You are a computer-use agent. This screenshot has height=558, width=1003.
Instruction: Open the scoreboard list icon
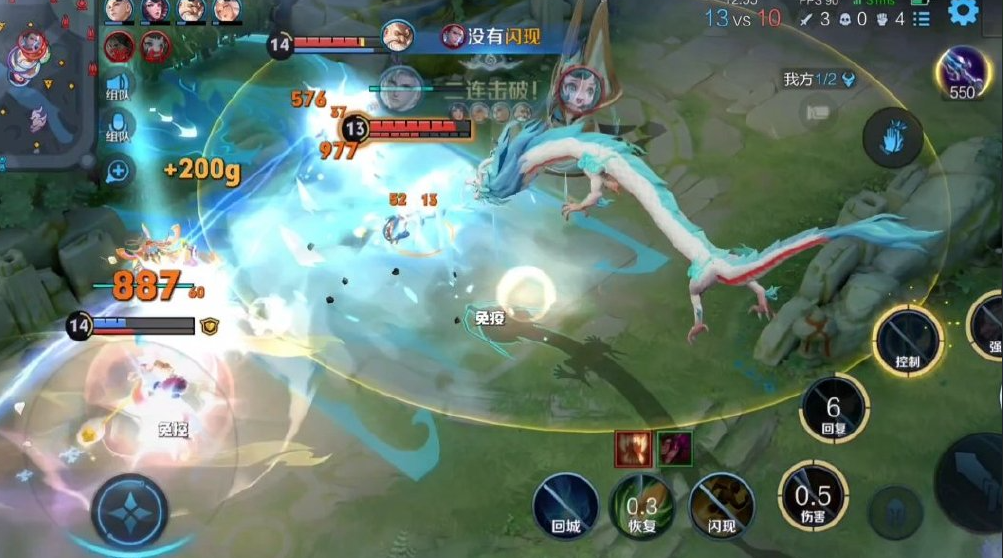pos(922,19)
